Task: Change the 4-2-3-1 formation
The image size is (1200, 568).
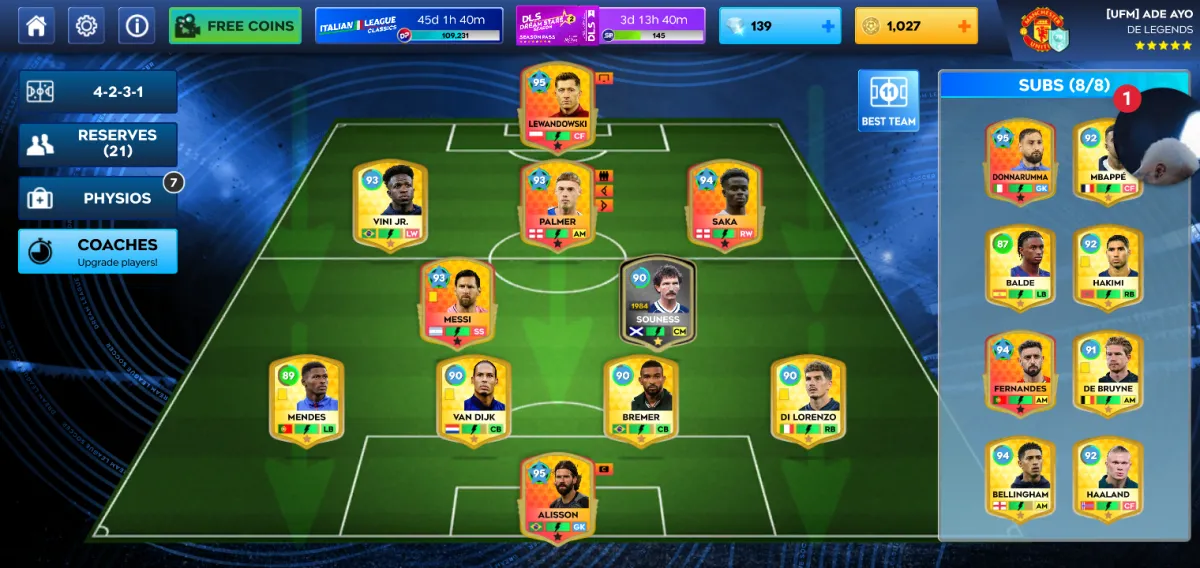Action: point(98,92)
